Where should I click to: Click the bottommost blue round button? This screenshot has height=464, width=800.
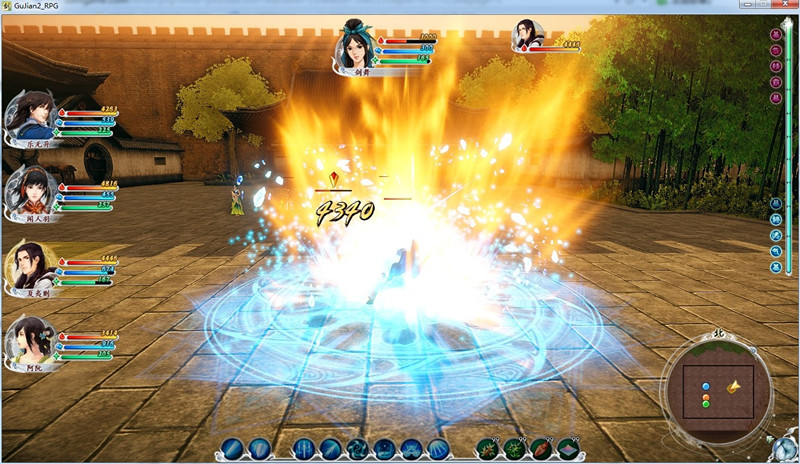pyautogui.click(x=776, y=267)
